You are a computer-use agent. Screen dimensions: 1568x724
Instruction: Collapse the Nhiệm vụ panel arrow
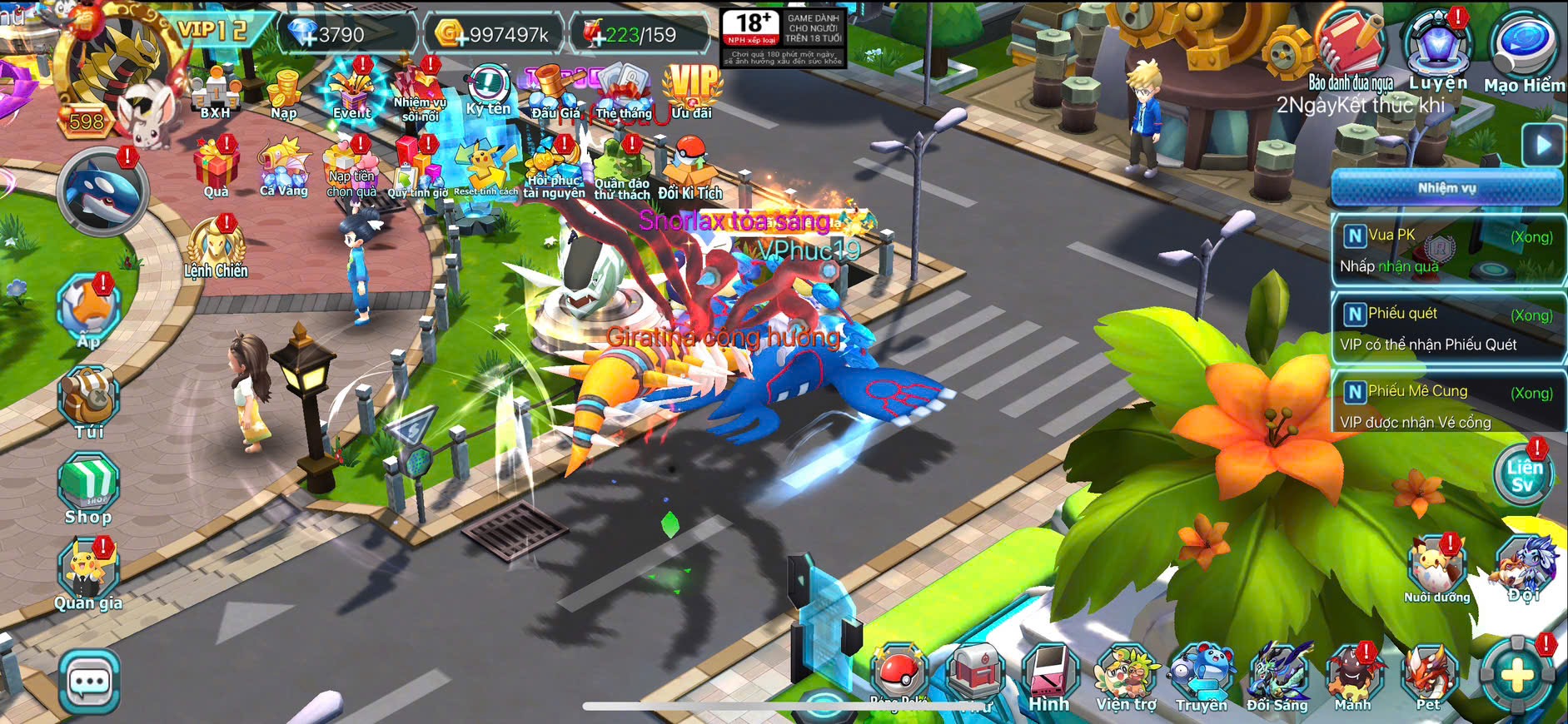coord(1543,145)
